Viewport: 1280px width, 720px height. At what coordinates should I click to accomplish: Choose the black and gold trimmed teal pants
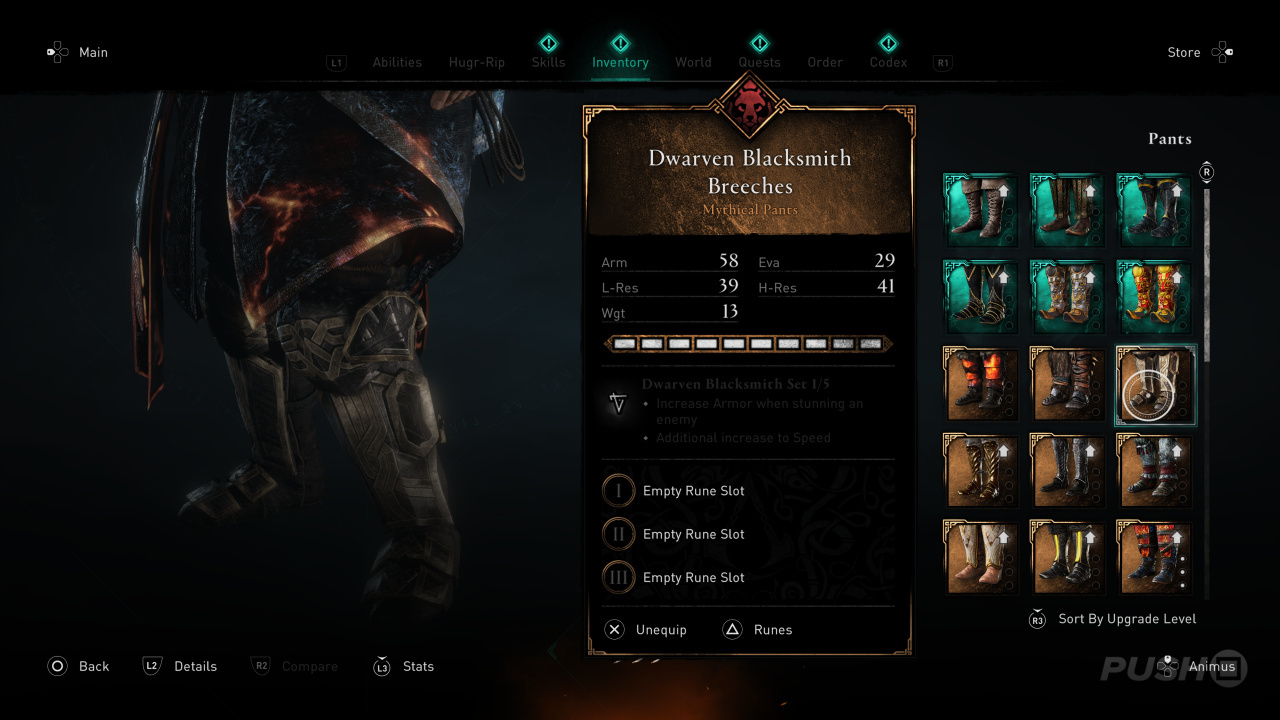981,298
